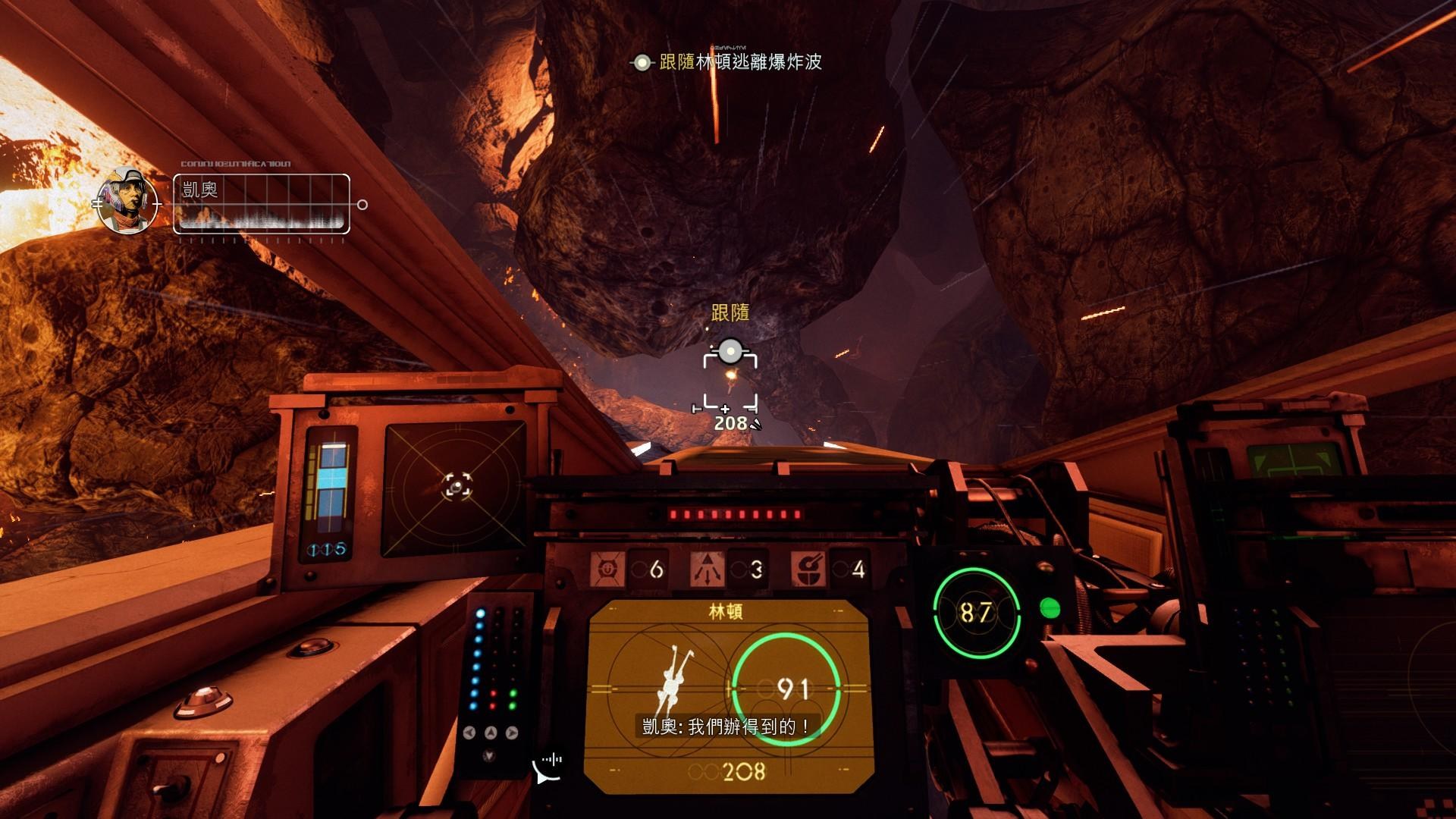The height and width of the screenshot is (819, 1456).
Task: Activate the missile ability with count 3
Action: click(707, 569)
